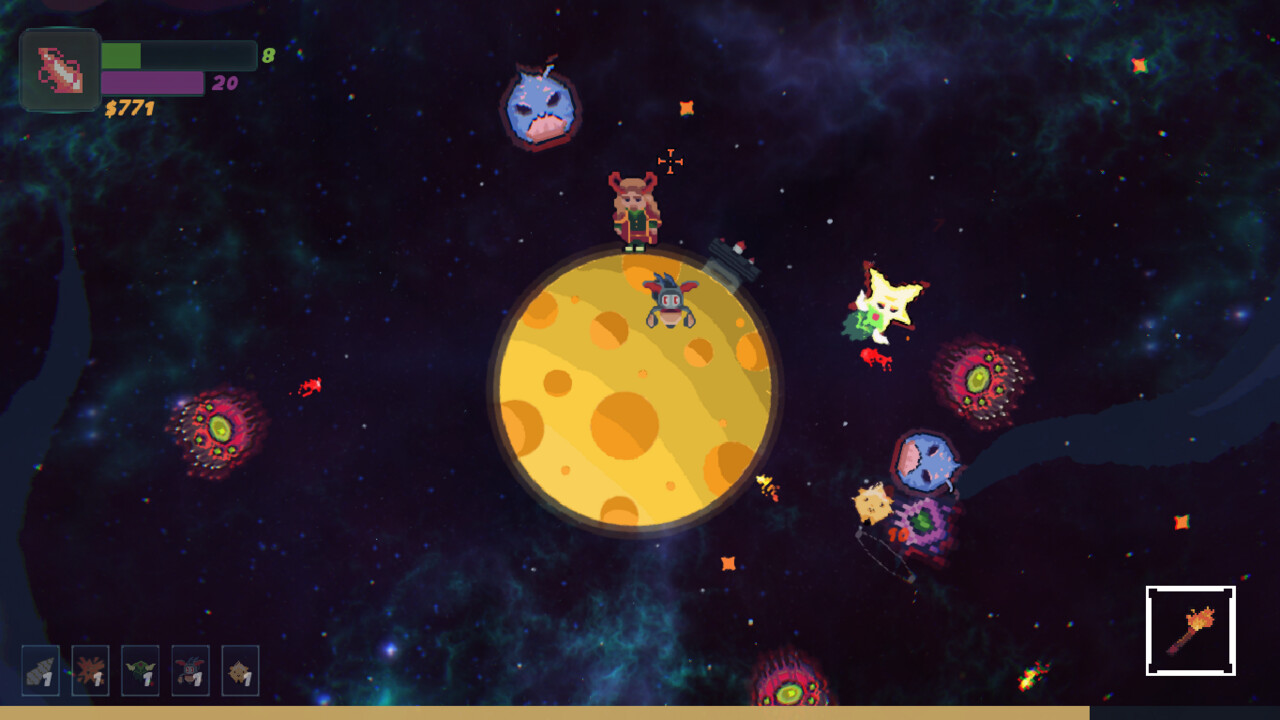The image size is (1280, 720).
Task: Pick the red-horned creature slot
Action: tap(191, 670)
